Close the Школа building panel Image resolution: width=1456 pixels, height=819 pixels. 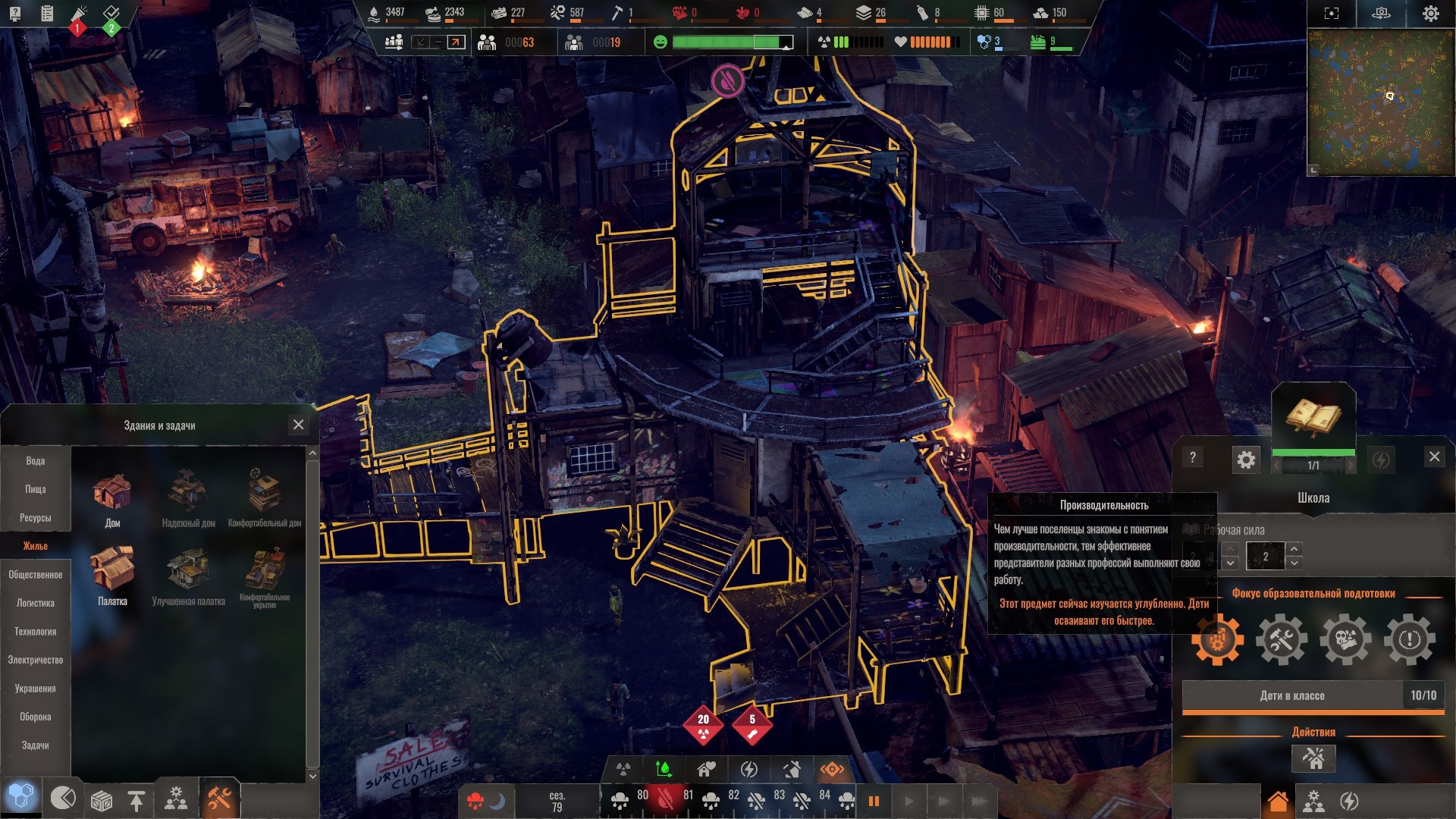click(x=1434, y=457)
